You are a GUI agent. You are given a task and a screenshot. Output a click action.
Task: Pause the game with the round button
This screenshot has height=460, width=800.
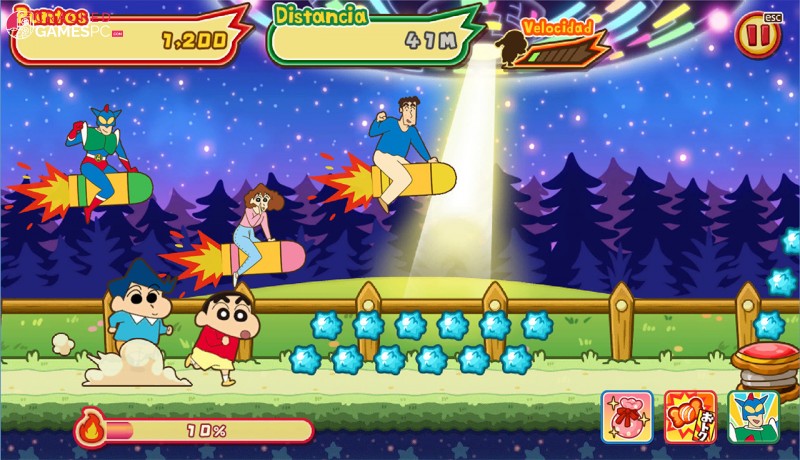757,37
